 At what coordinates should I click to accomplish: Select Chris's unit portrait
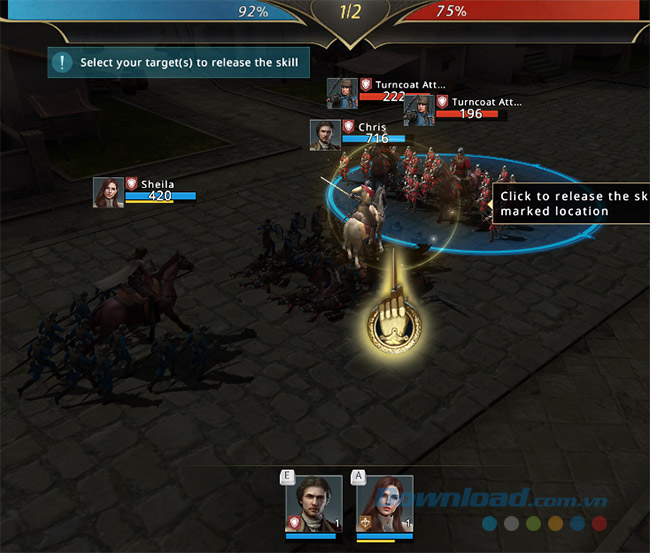pyautogui.click(x=325, y=135)
